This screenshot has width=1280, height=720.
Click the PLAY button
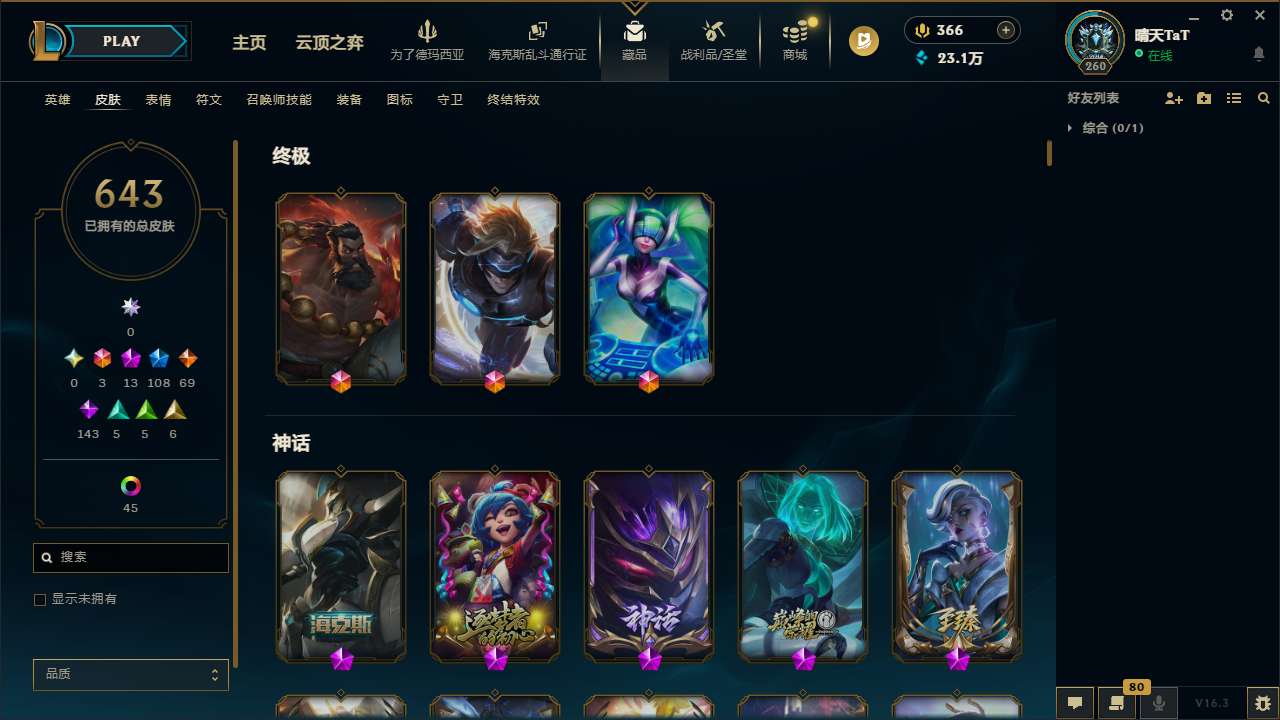121,41
